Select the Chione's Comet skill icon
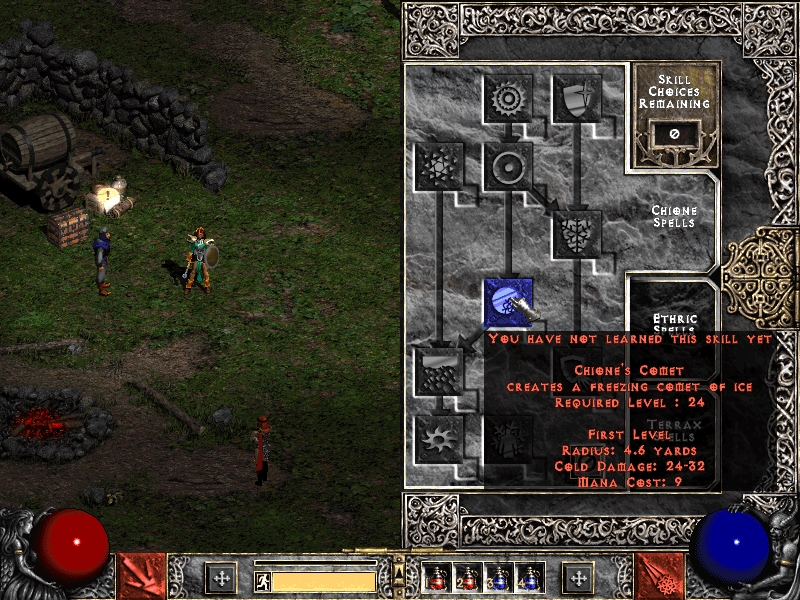 pyautogui.click(x=508, y=301)
